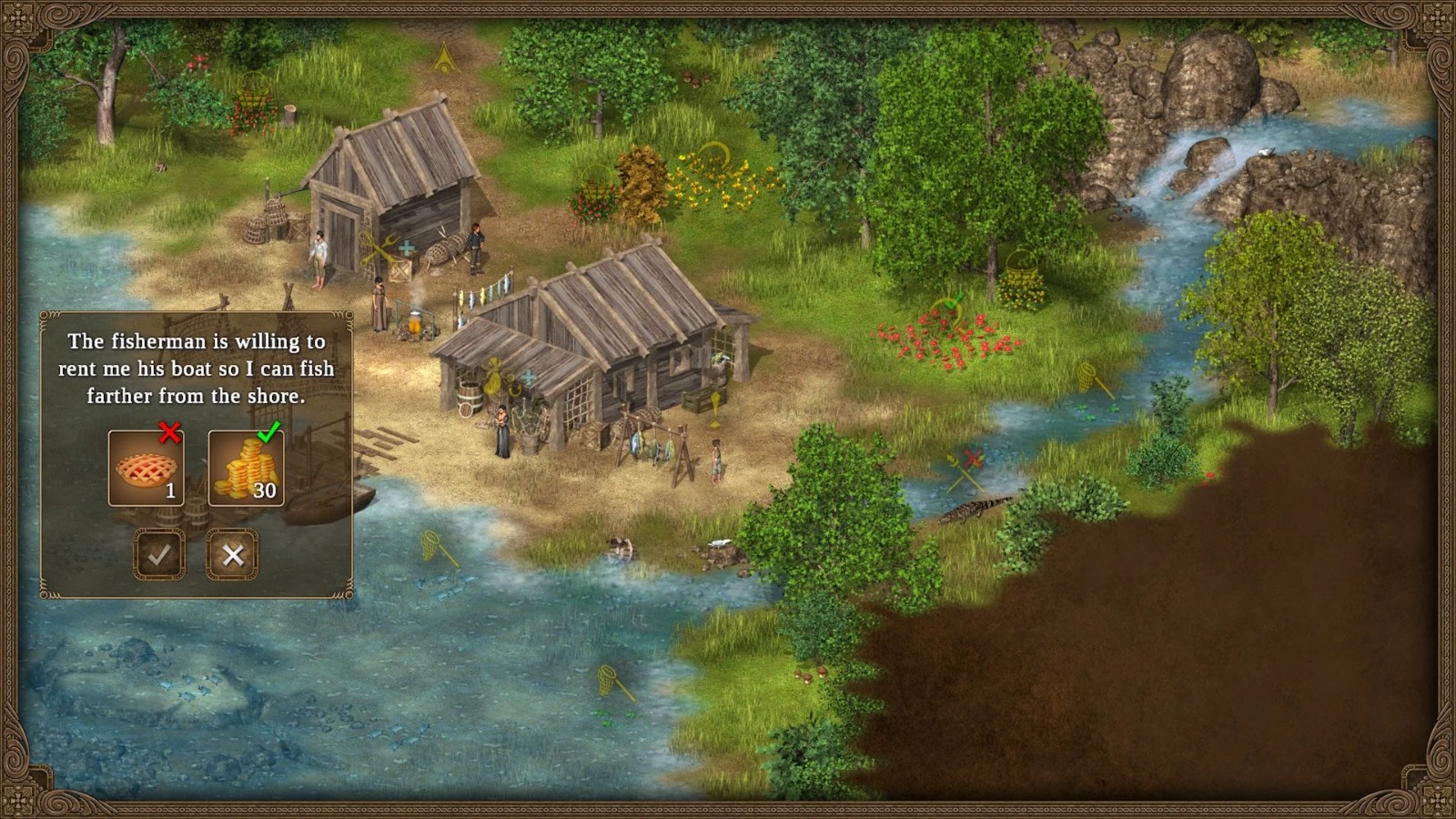Click the teal plus icon on the fishing hut
The image size is (1456, 819).
click(x=528, y=376)
